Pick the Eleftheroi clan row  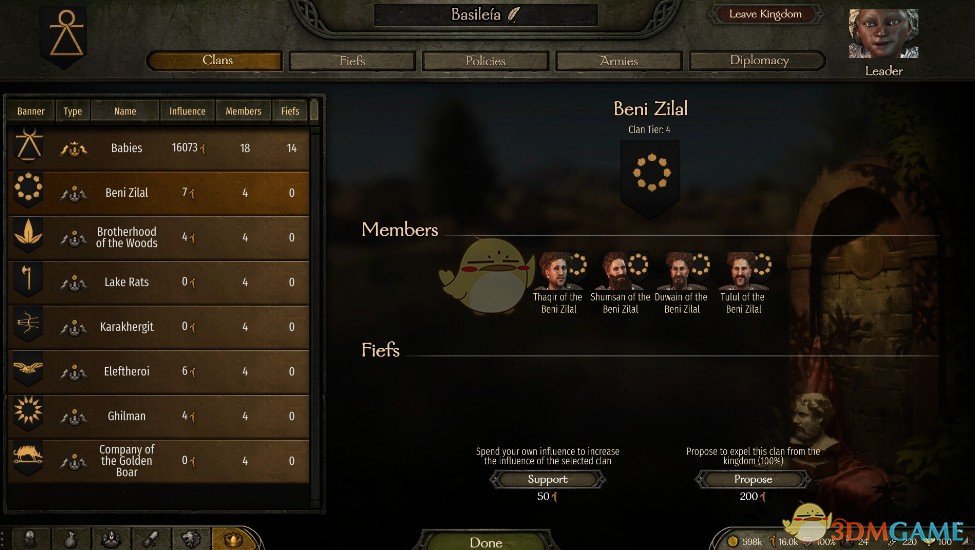point(160,371)
